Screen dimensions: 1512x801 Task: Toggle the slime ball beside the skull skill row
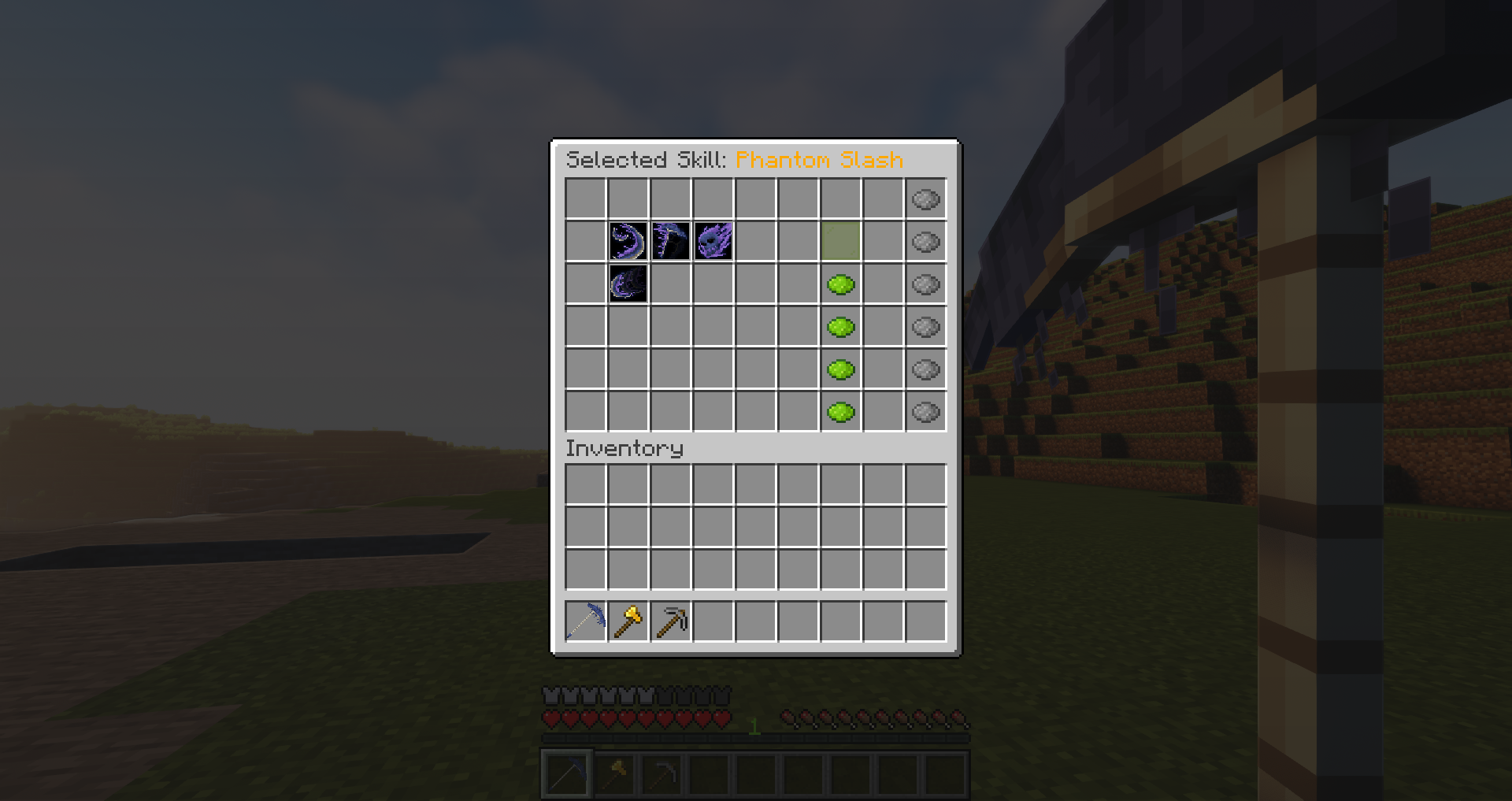[x=840, y=284]
